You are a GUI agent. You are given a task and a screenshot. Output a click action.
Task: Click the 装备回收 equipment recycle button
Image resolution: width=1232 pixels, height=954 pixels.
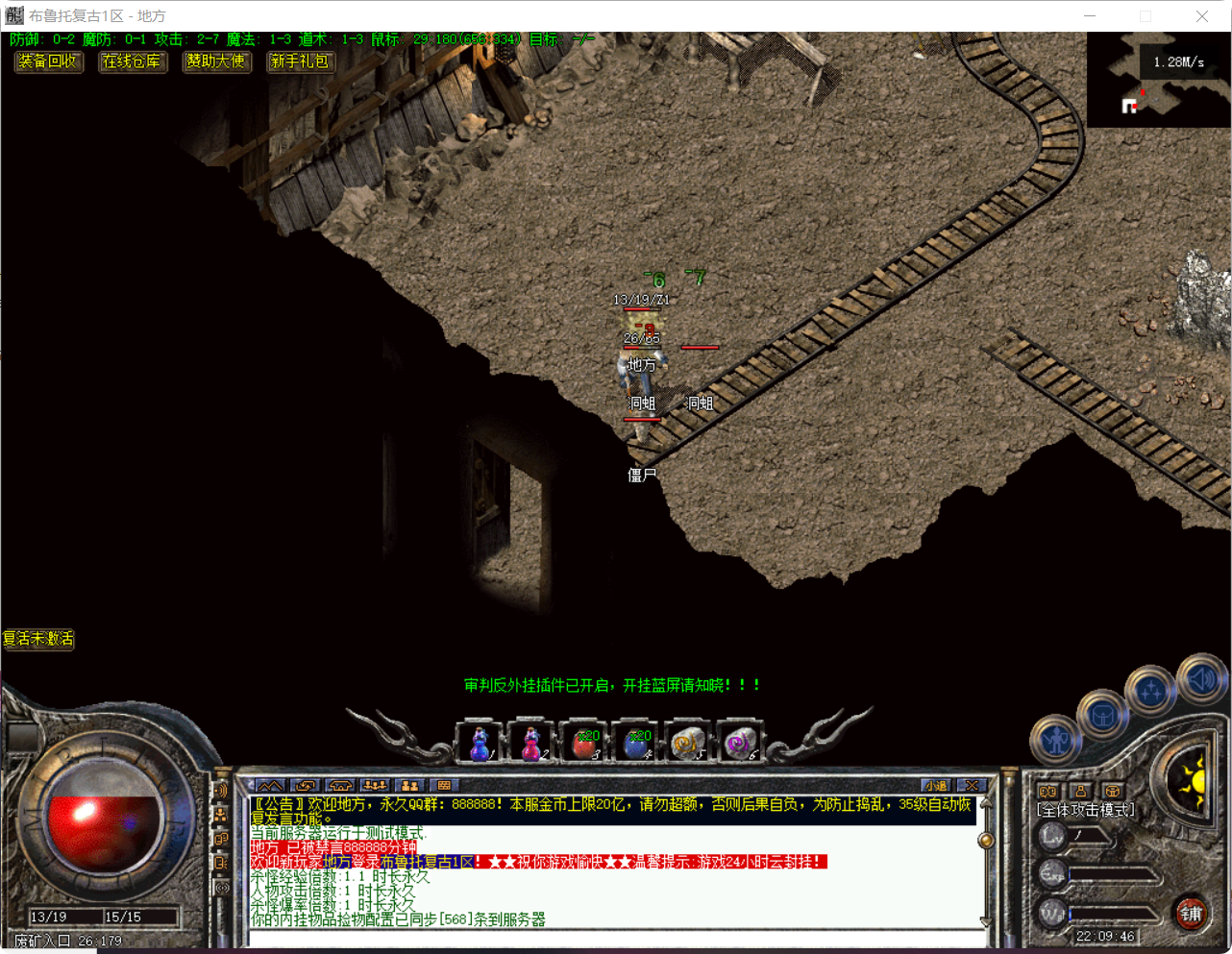[x=48, y=61]
